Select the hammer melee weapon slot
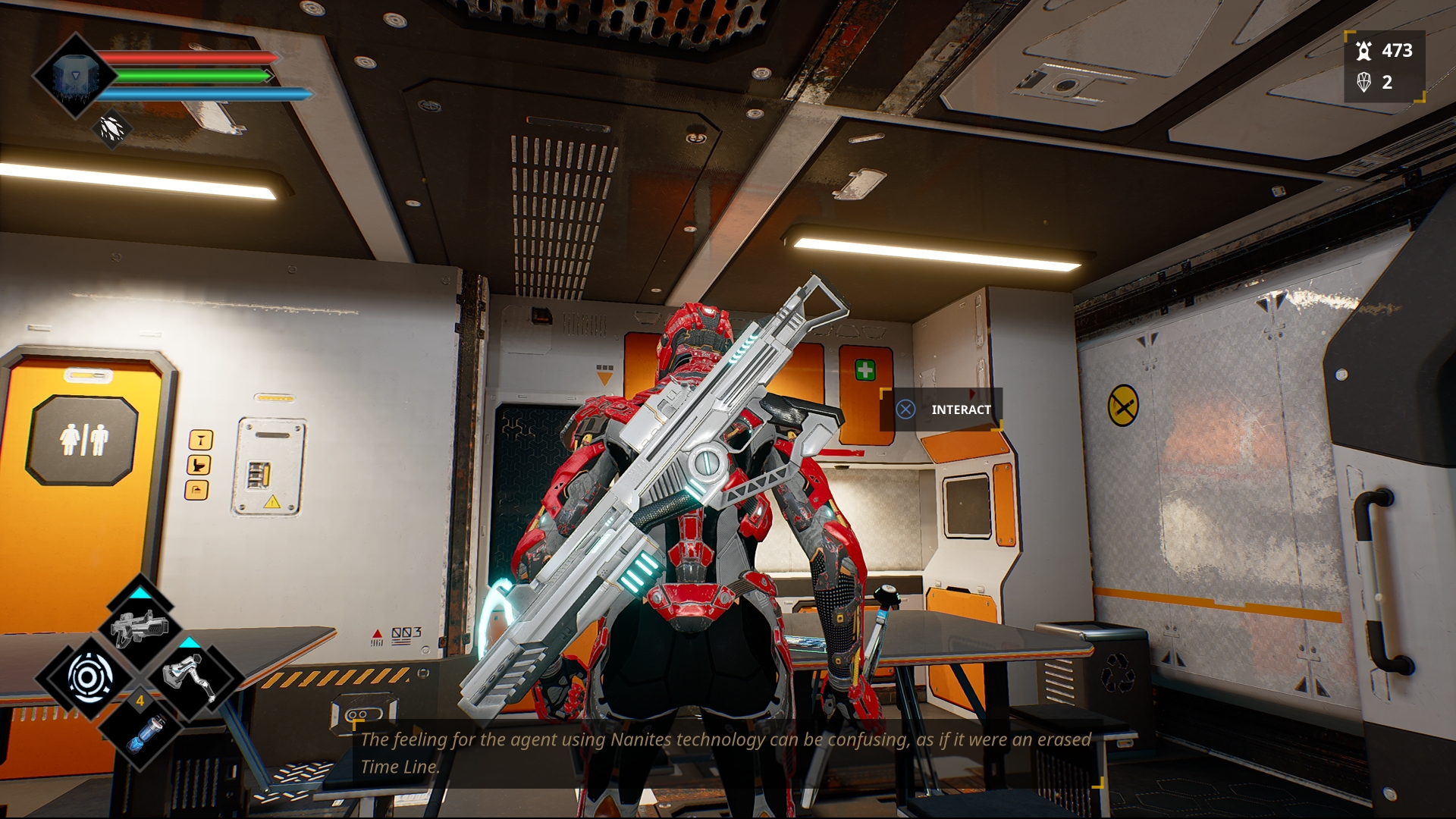This screenshot has width=1456, height=819. click(190, 676)
